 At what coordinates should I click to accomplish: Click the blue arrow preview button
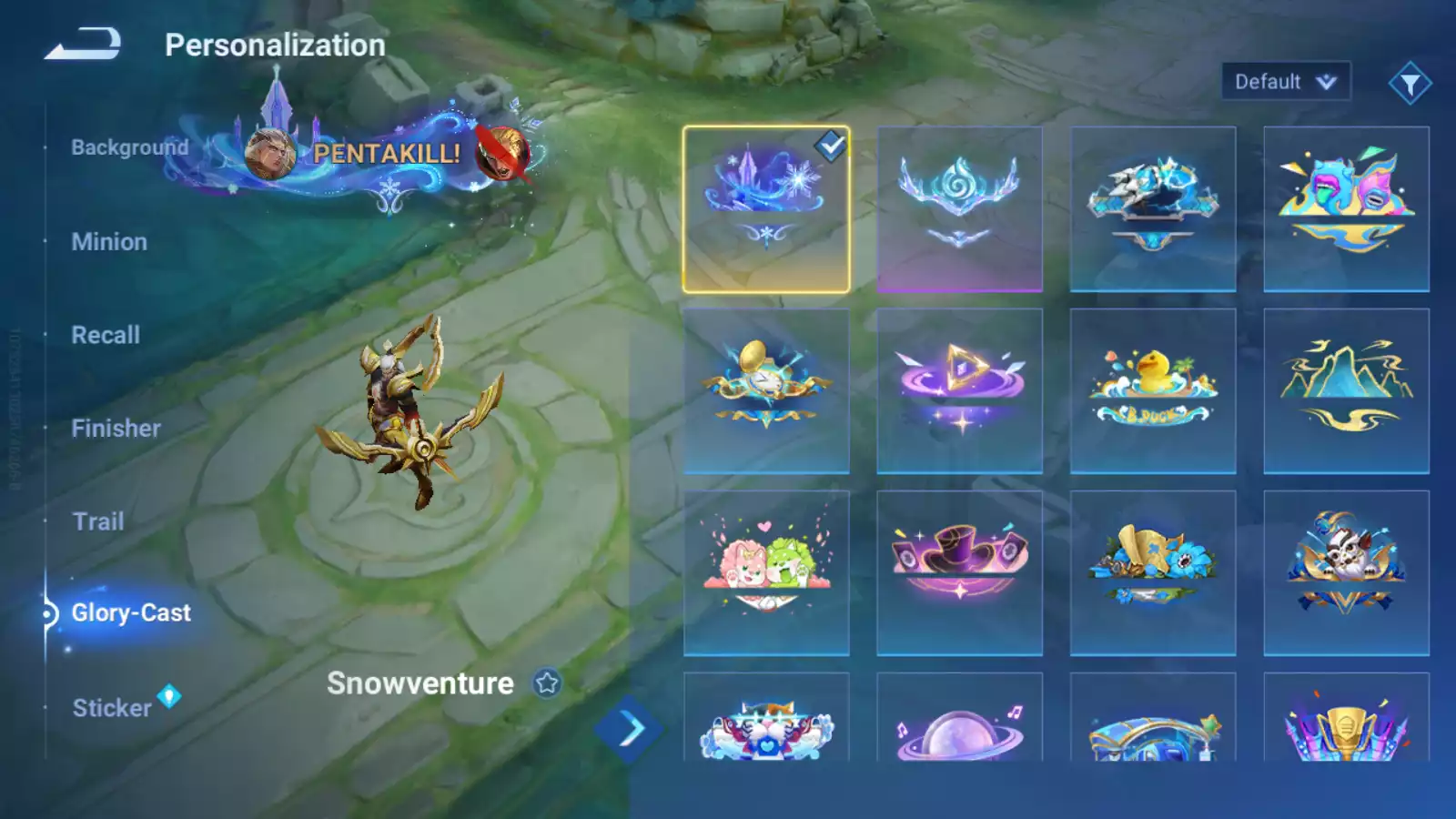pos(629,729)
